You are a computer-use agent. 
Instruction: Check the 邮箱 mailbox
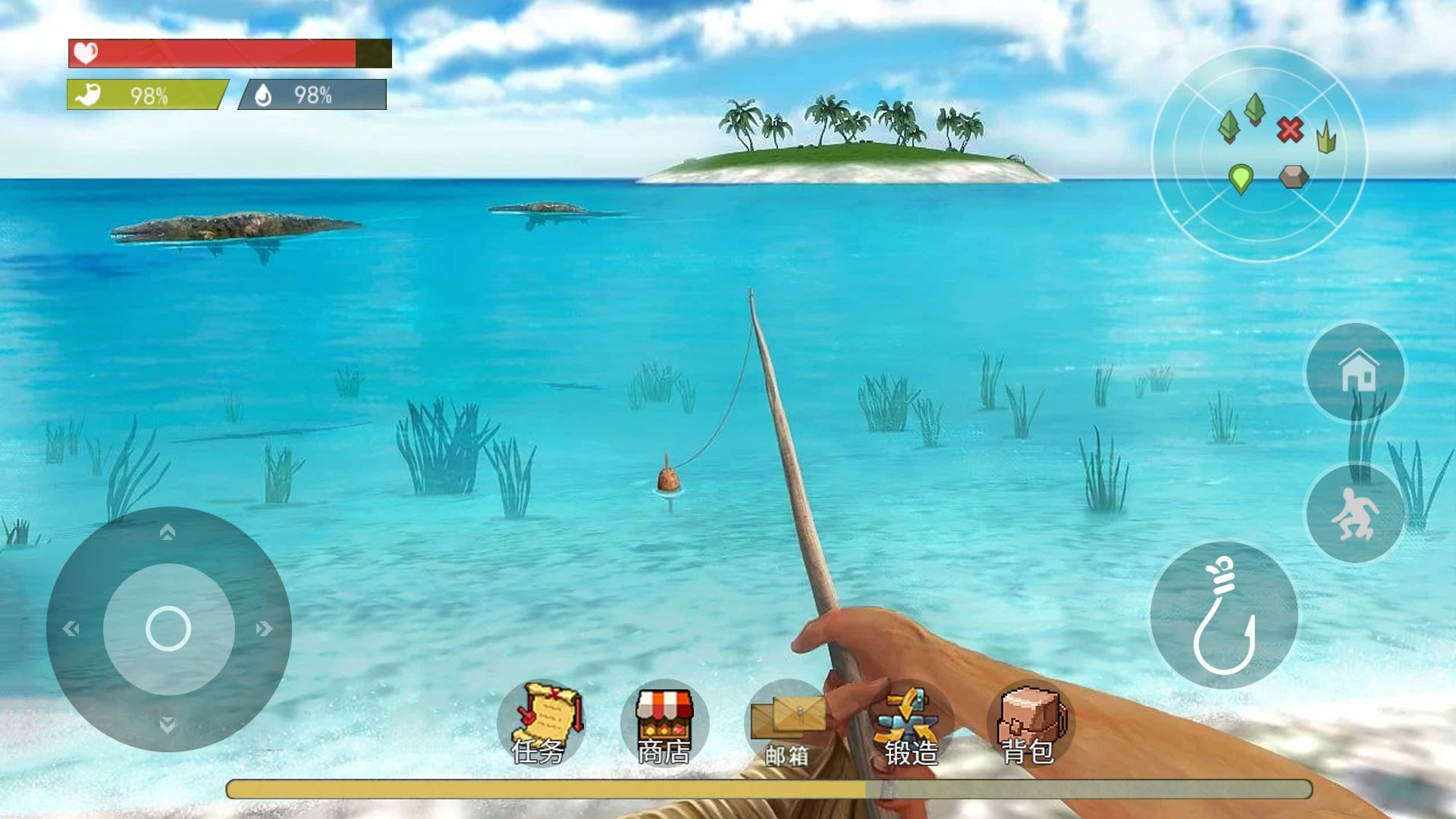click(788, 723)
